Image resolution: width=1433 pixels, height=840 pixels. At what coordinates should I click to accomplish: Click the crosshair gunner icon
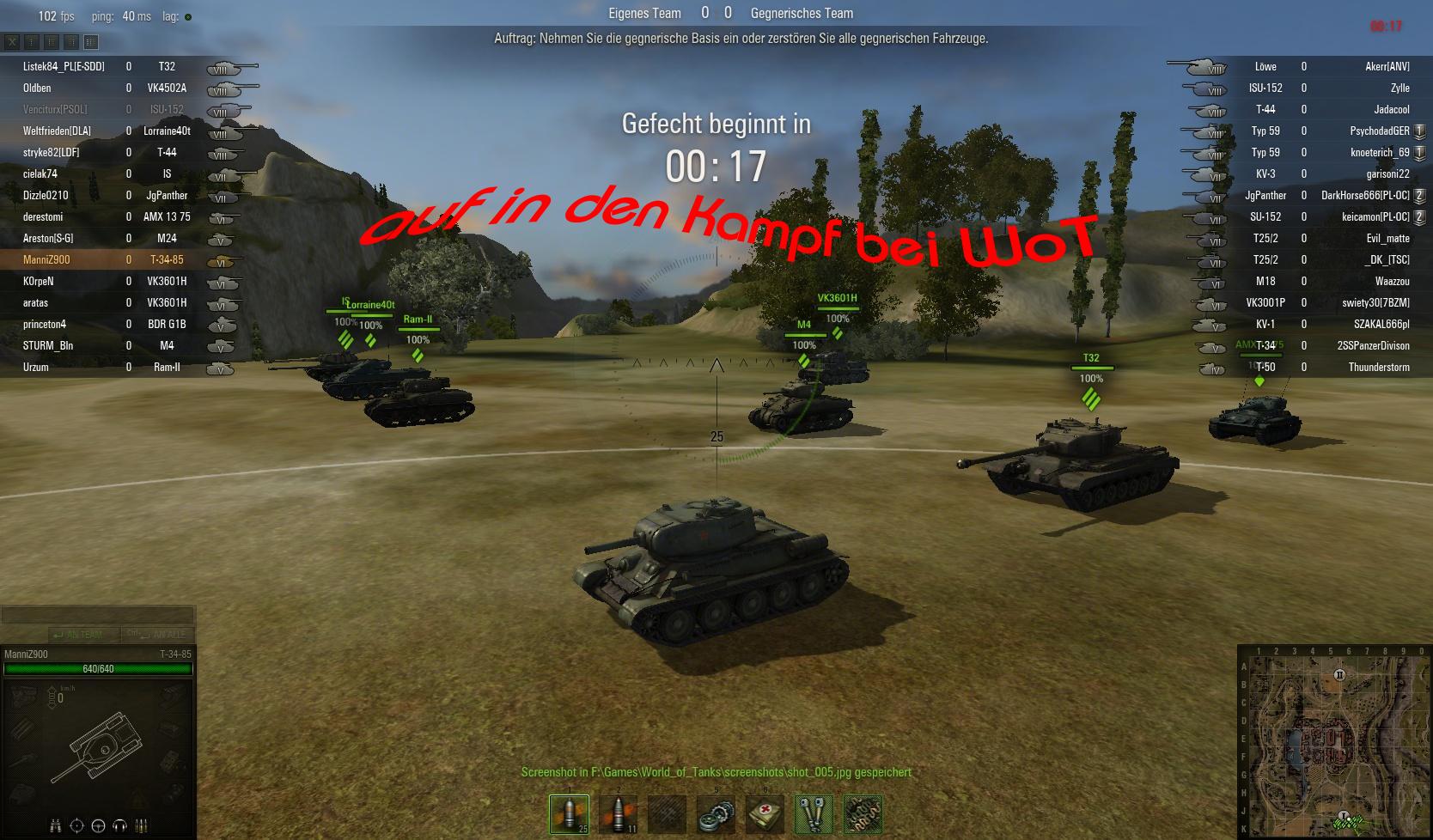[x=76, y=825]
